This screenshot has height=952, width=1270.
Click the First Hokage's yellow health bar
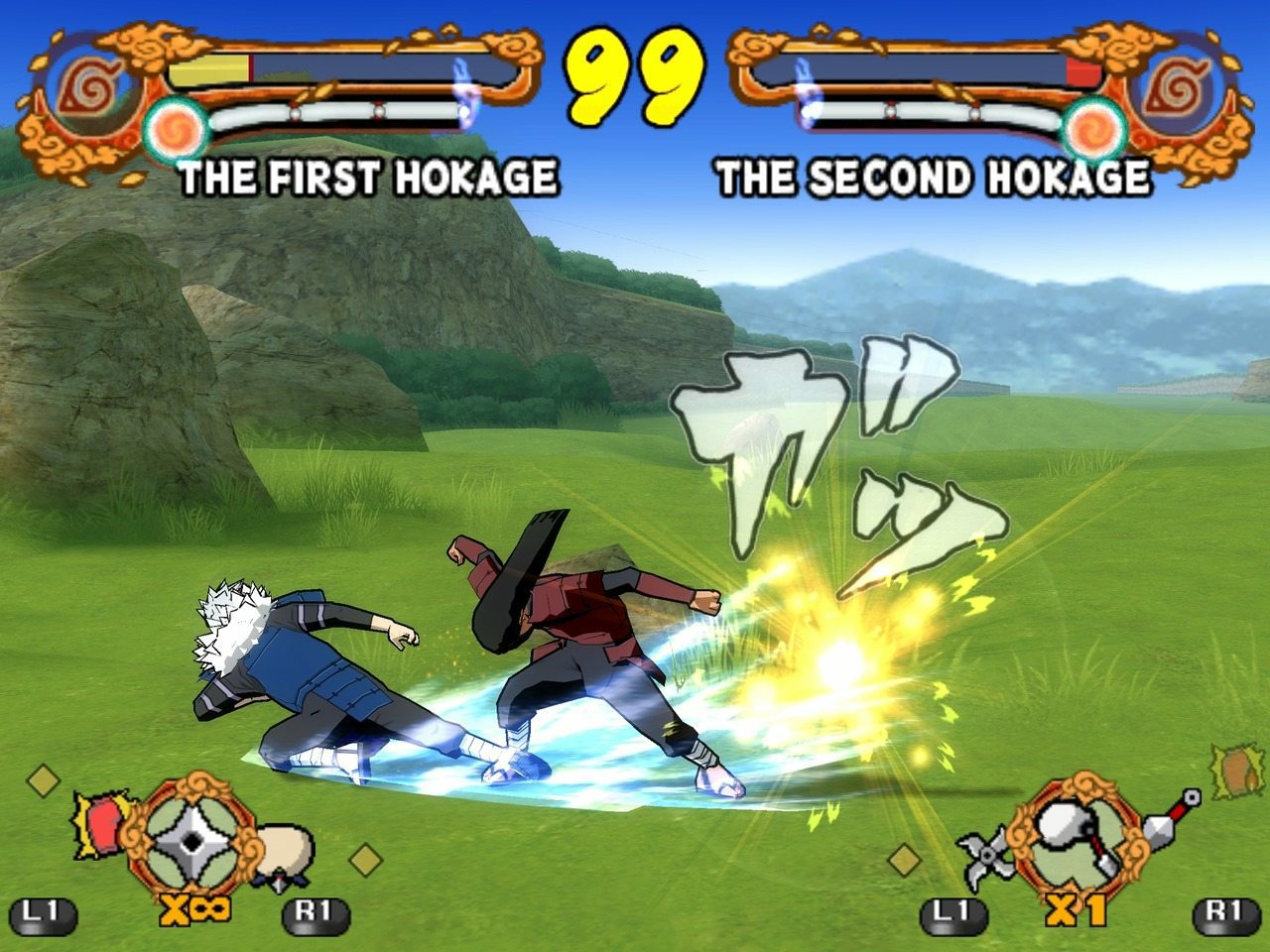(x=208, y=69)
